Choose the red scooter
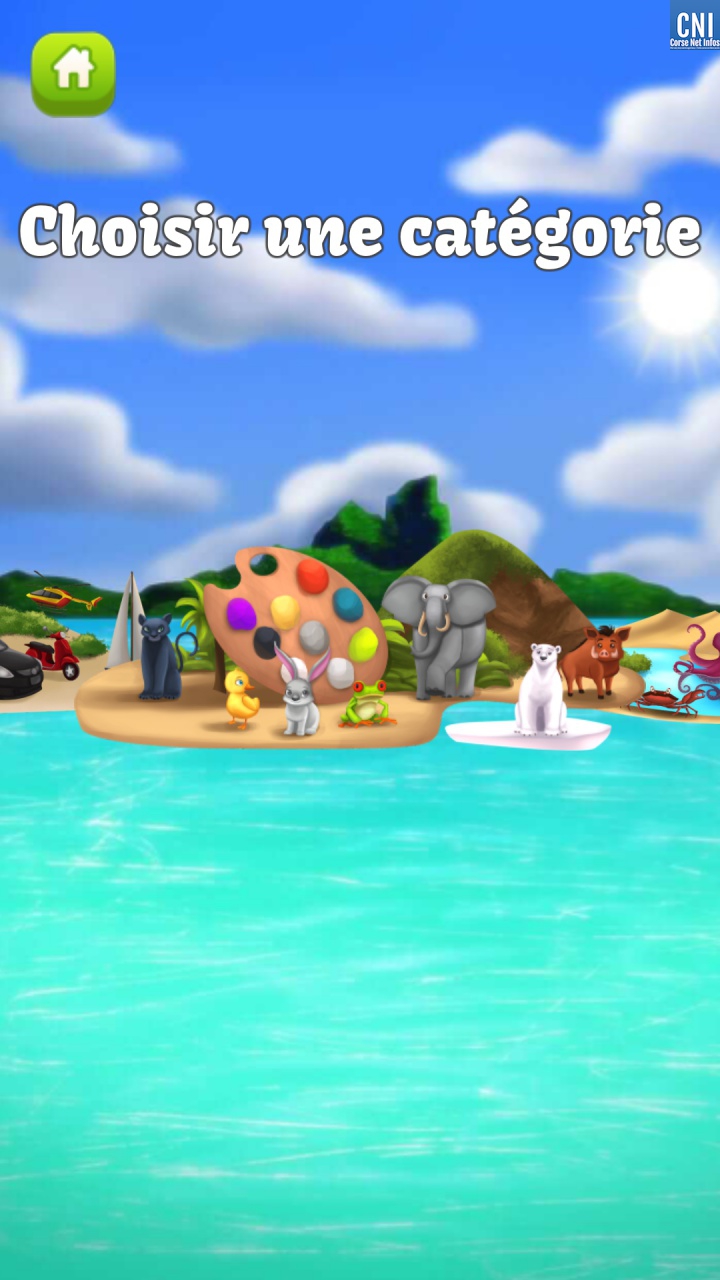 [53, 656]
